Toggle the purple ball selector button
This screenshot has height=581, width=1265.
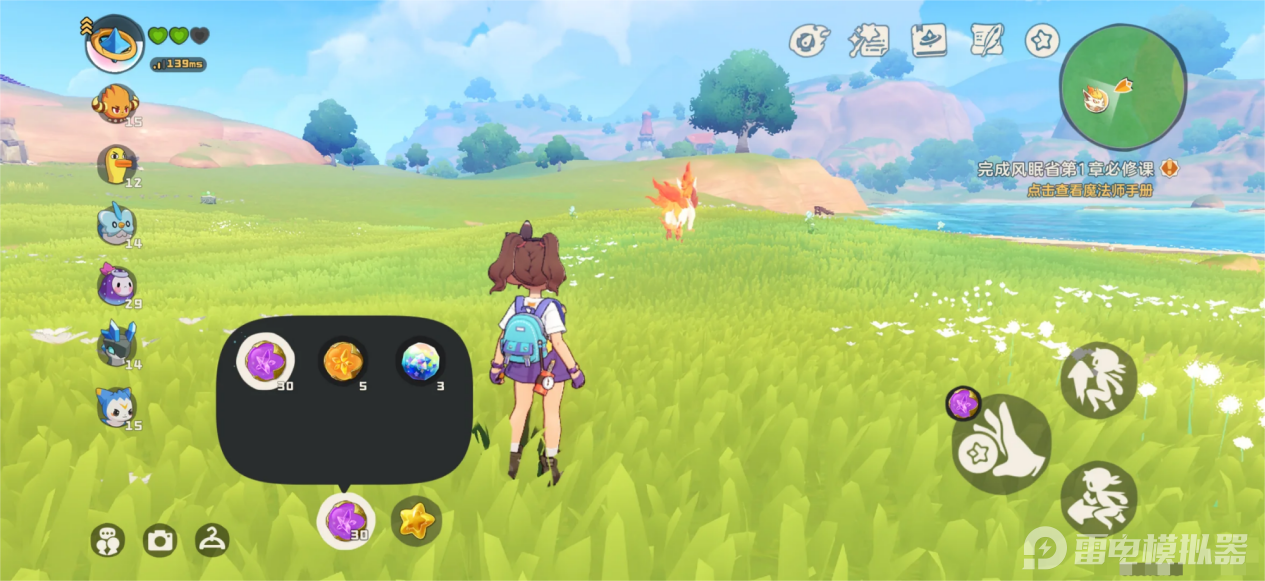click(345, 520)
